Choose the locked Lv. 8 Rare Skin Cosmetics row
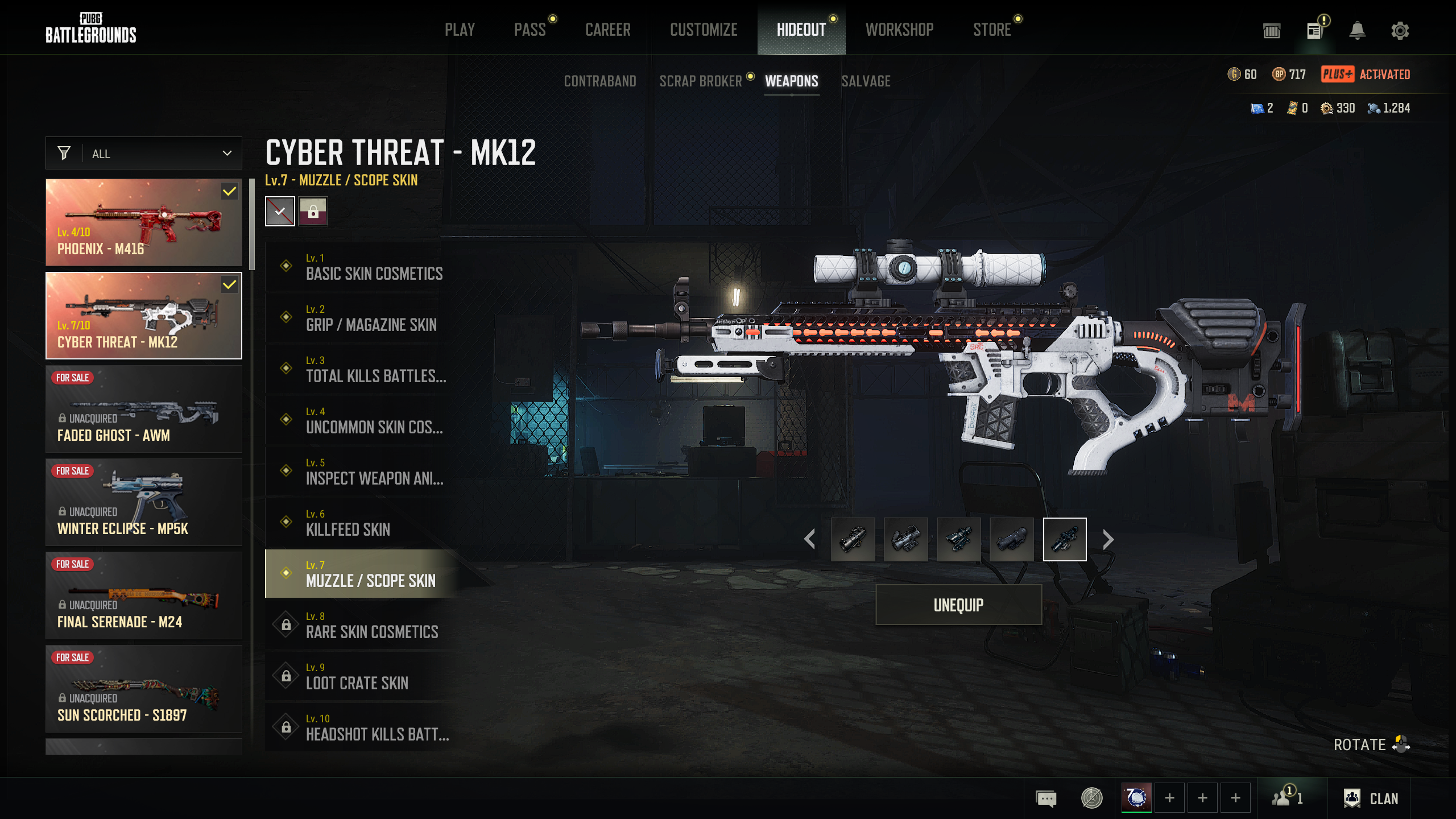The width and height of the screenshot is (1456, 819). coord(364,625)
